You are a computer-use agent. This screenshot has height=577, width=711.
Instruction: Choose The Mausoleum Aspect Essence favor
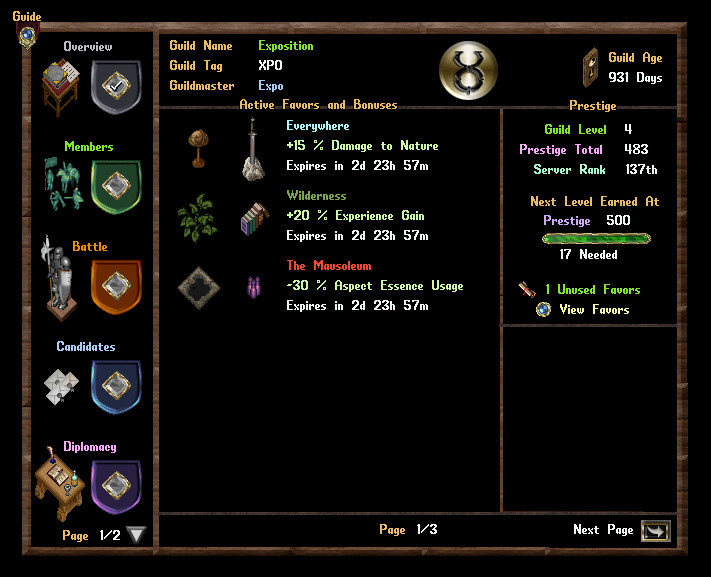[x=374, y=286]
